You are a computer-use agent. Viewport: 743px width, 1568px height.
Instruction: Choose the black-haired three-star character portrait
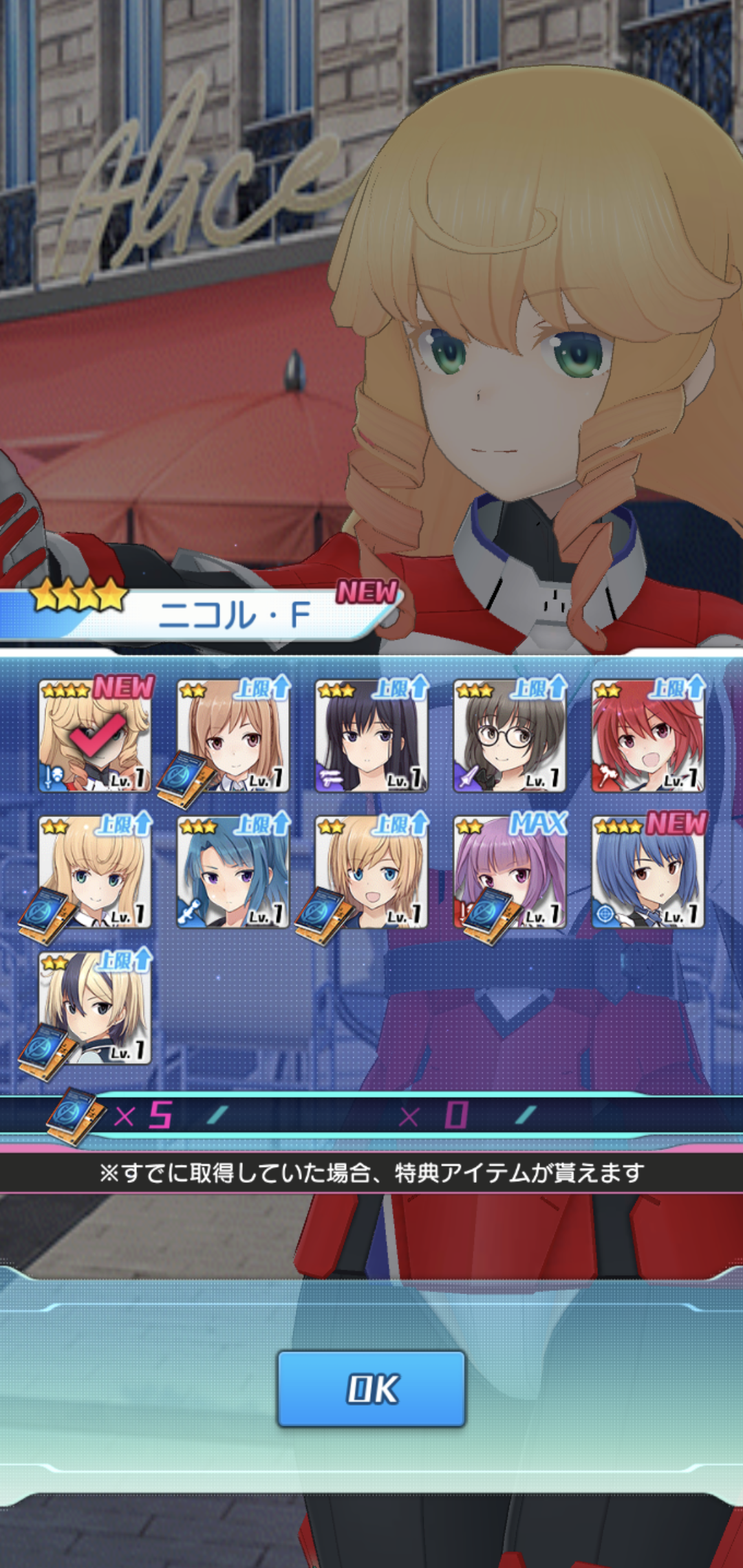point(371,736)
